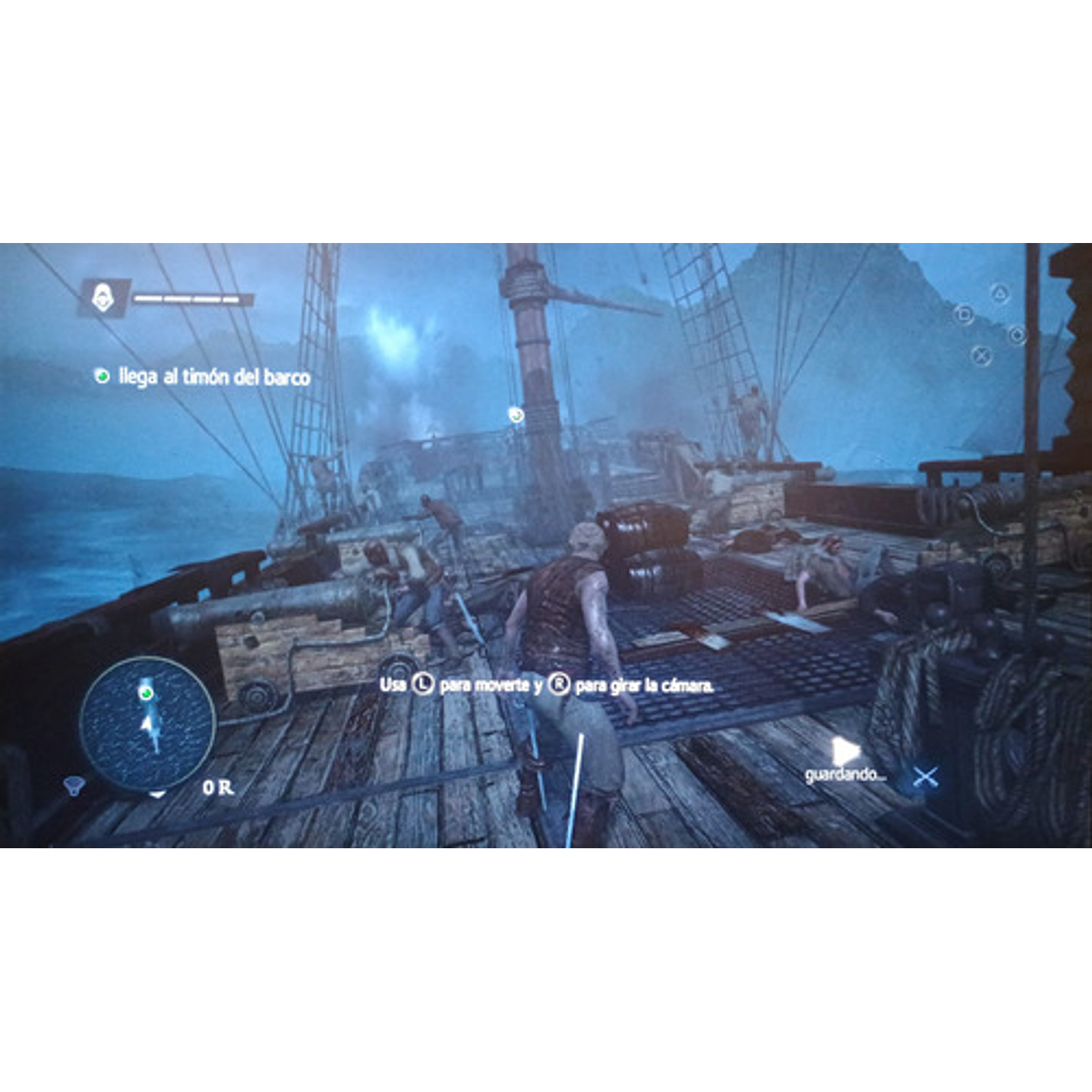Viewport: 1092px width, 1092px height.
Task: Click the circle button prompt top-right
Action: (1017, 335)
